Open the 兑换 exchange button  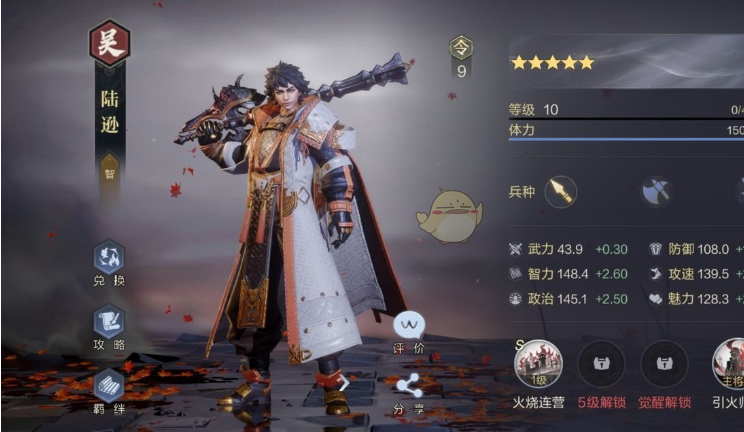click(x=109, y=258)
